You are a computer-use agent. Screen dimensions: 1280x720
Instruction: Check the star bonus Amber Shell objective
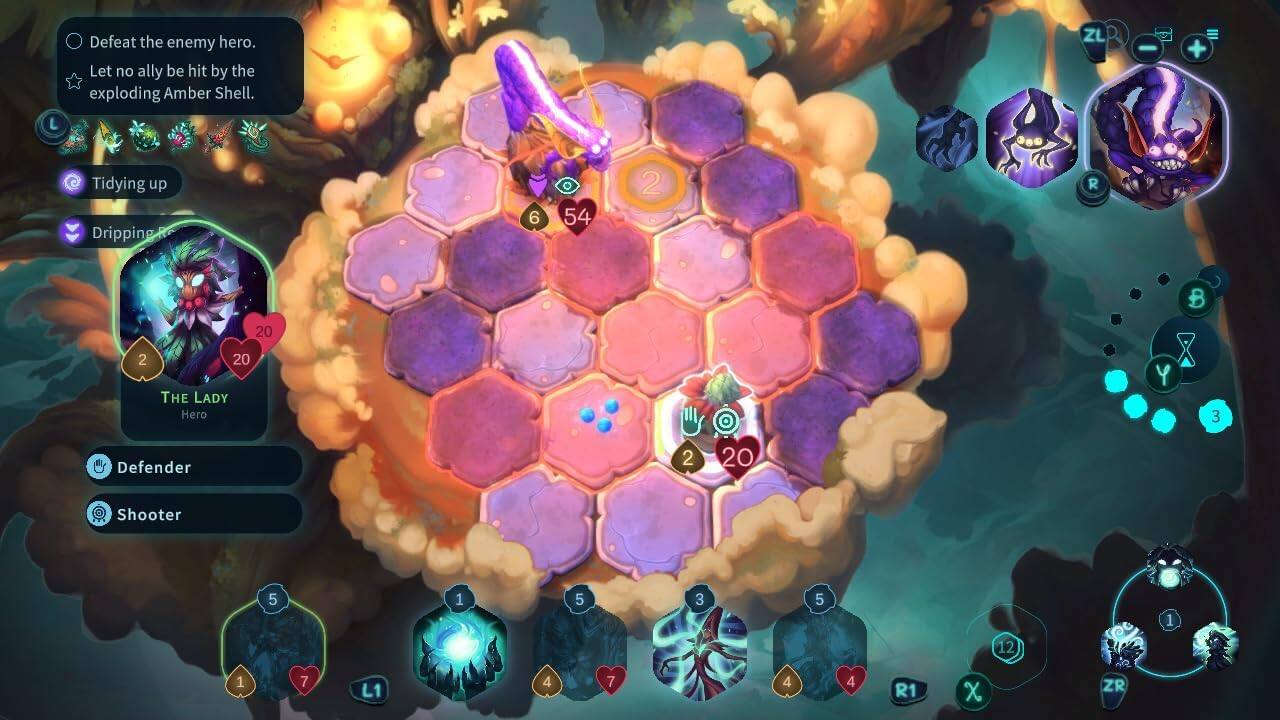[73, 79]
